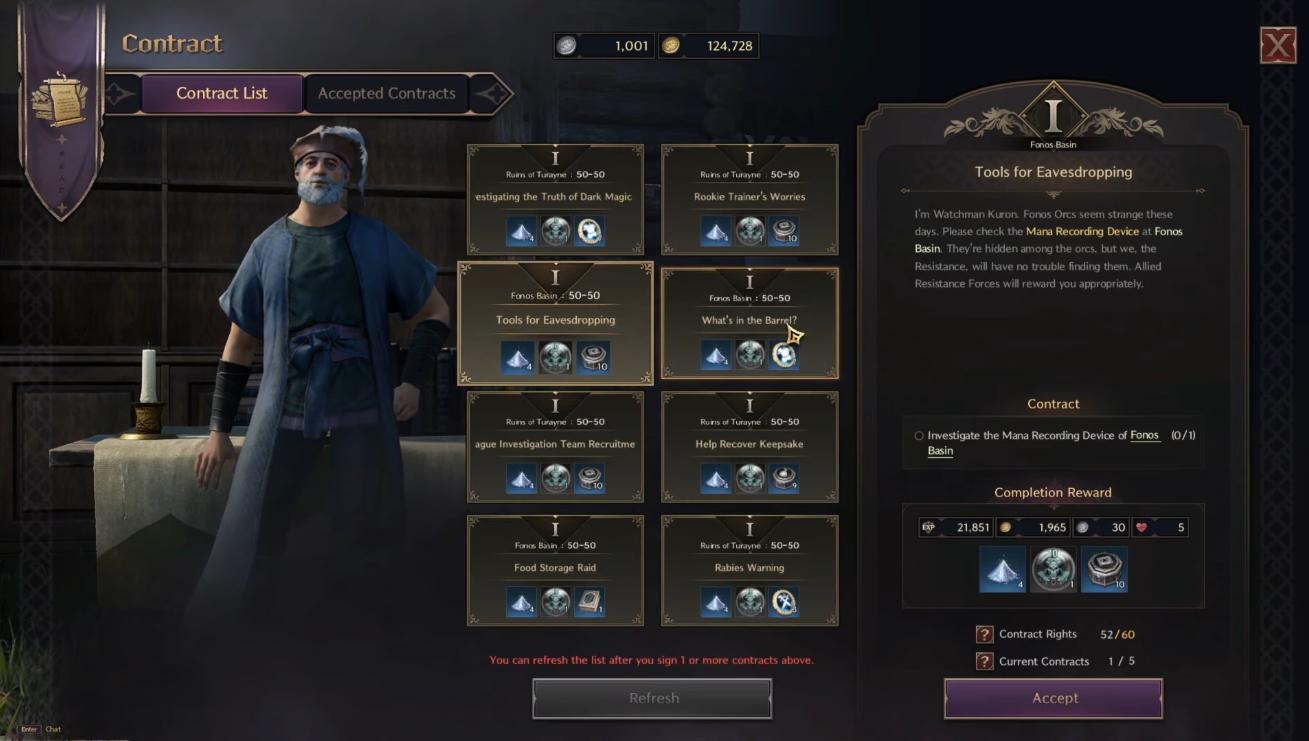The width and height of the screenshot is (1309, 741).
Task: Select the Rabies Warning contract
Action: (749, 570)
